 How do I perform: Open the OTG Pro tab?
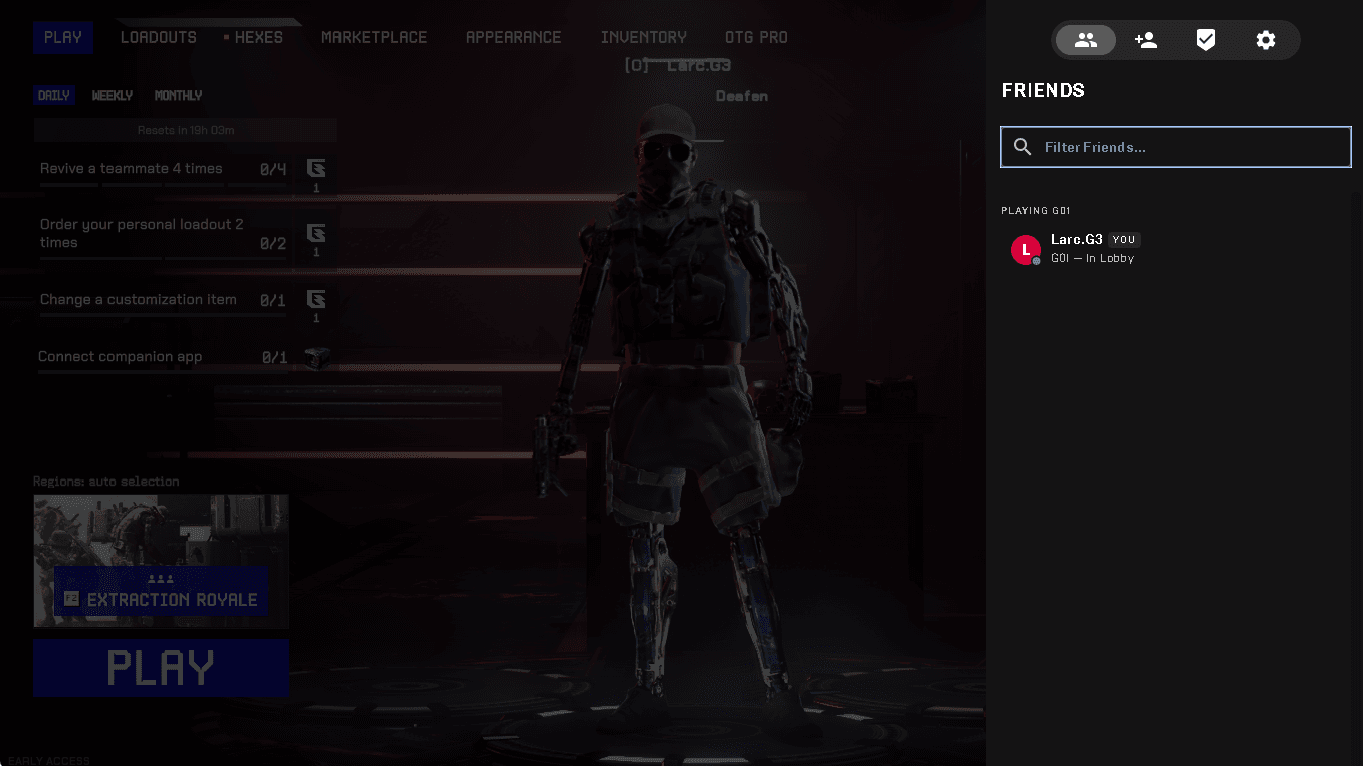[x=756, y=38]
